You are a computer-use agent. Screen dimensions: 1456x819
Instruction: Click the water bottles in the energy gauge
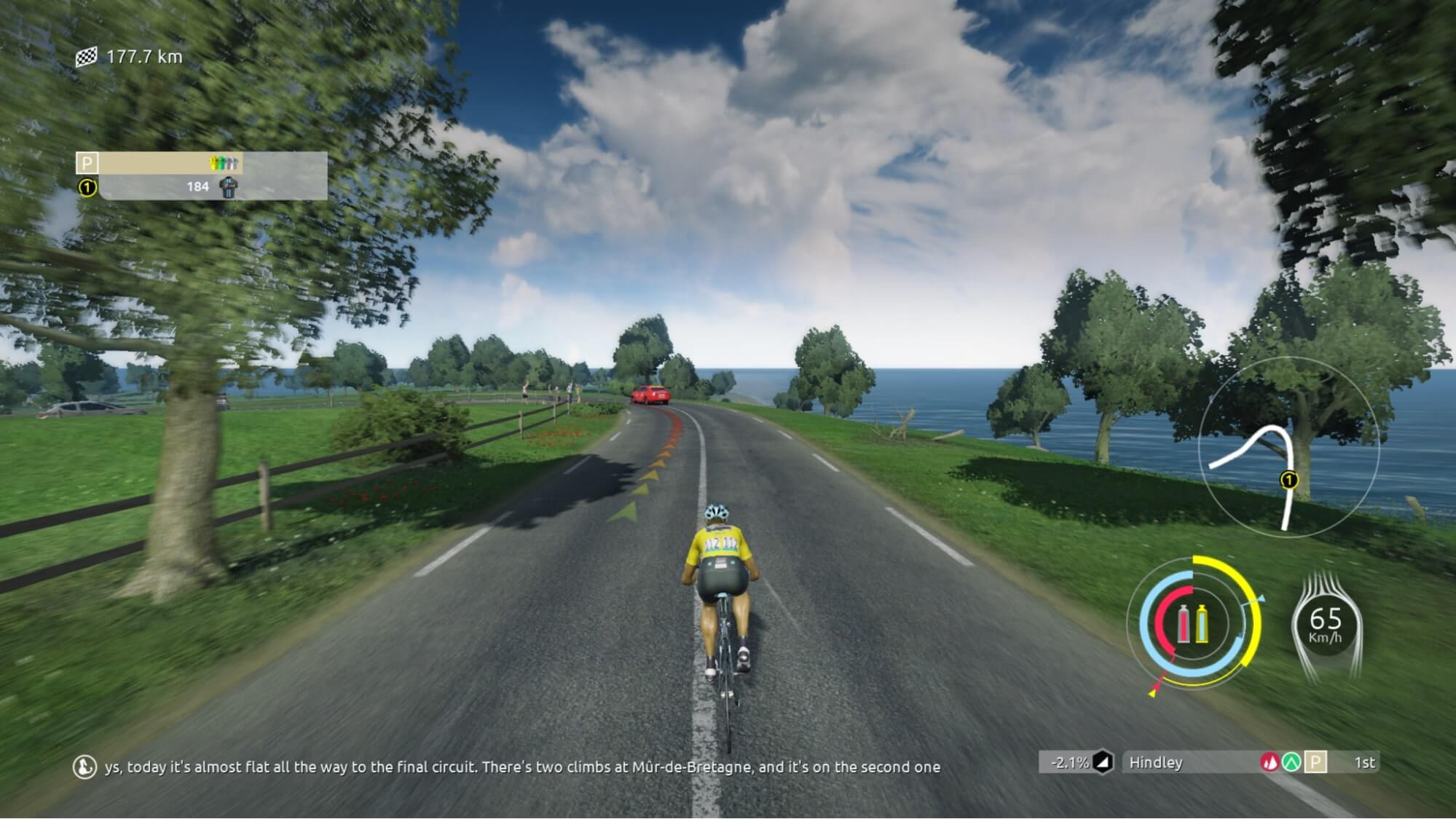pos(1192,624)
